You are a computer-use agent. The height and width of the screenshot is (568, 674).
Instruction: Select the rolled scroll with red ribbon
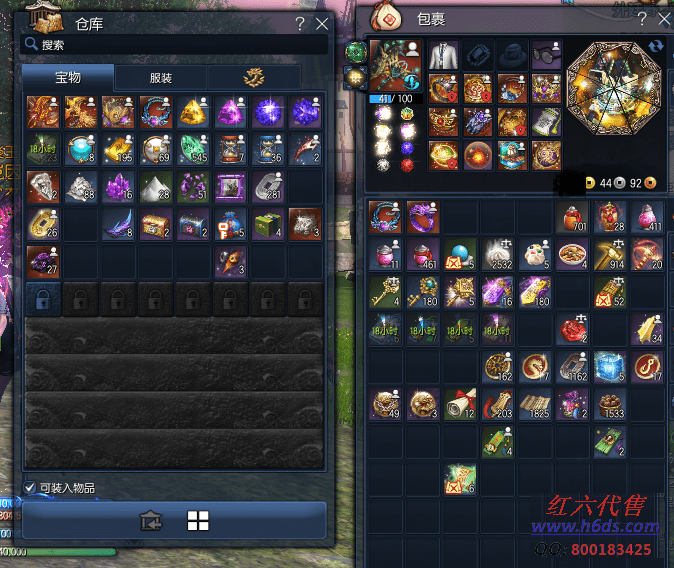[x=459, y=404]
